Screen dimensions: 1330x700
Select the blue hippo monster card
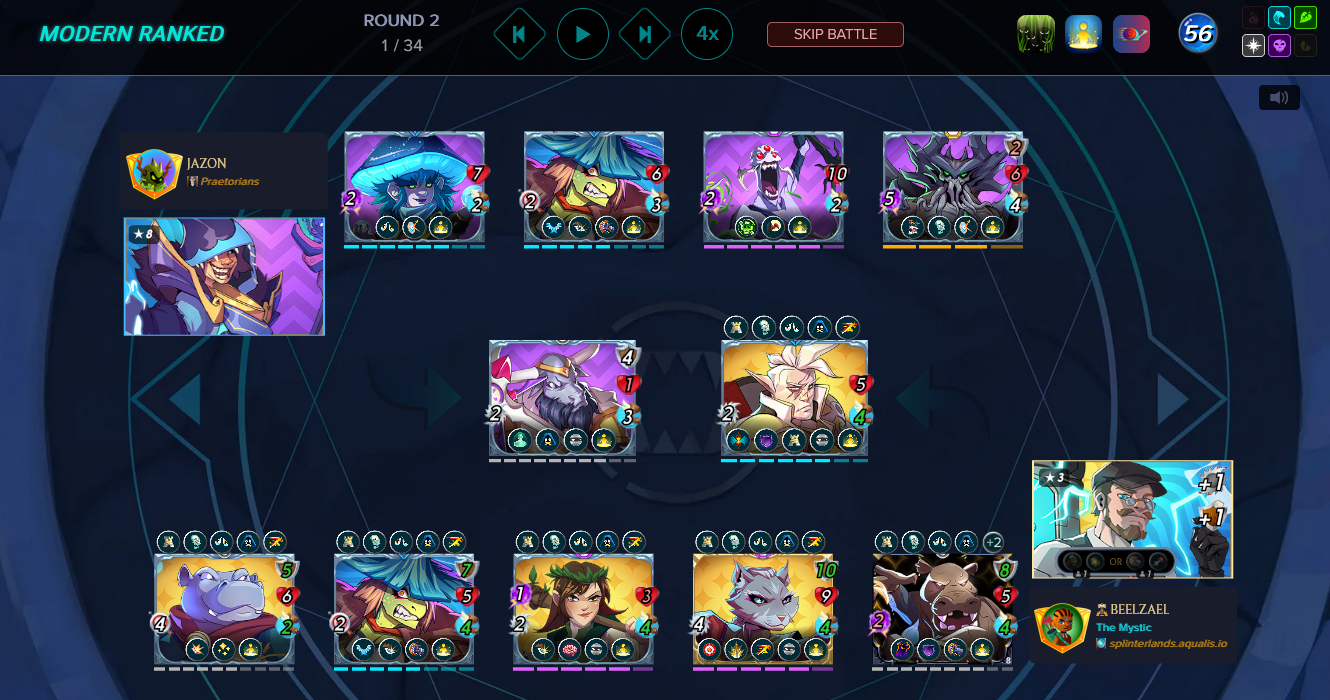coord(224,608)
